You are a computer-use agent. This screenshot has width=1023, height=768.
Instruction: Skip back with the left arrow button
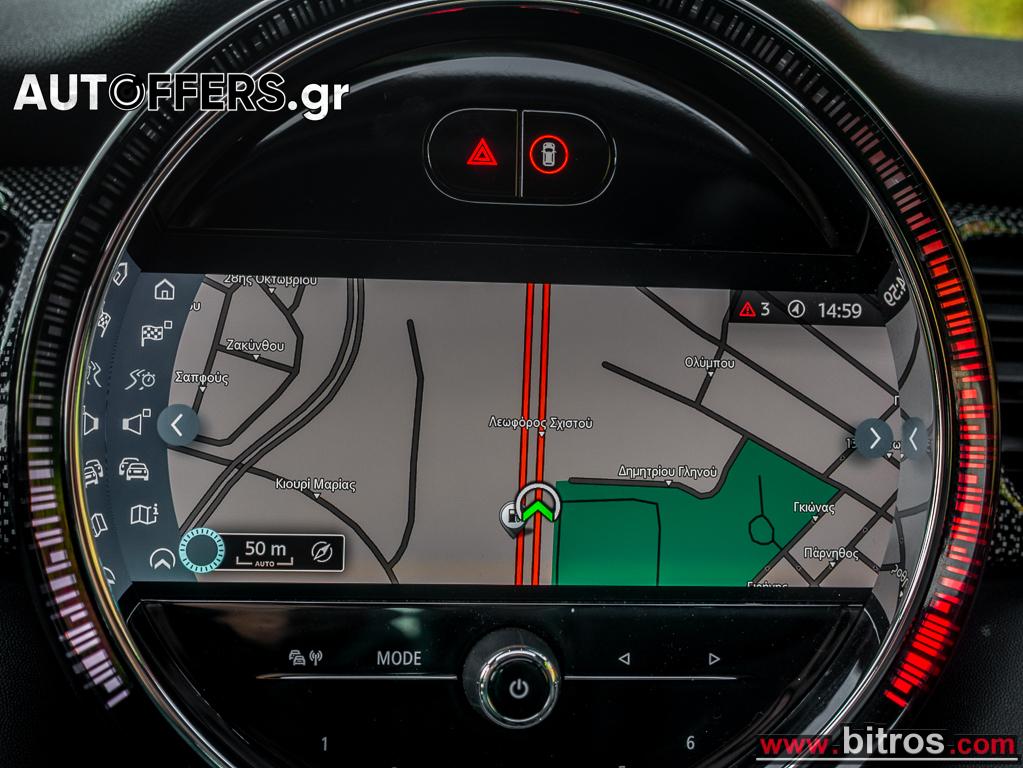[624, 658]
